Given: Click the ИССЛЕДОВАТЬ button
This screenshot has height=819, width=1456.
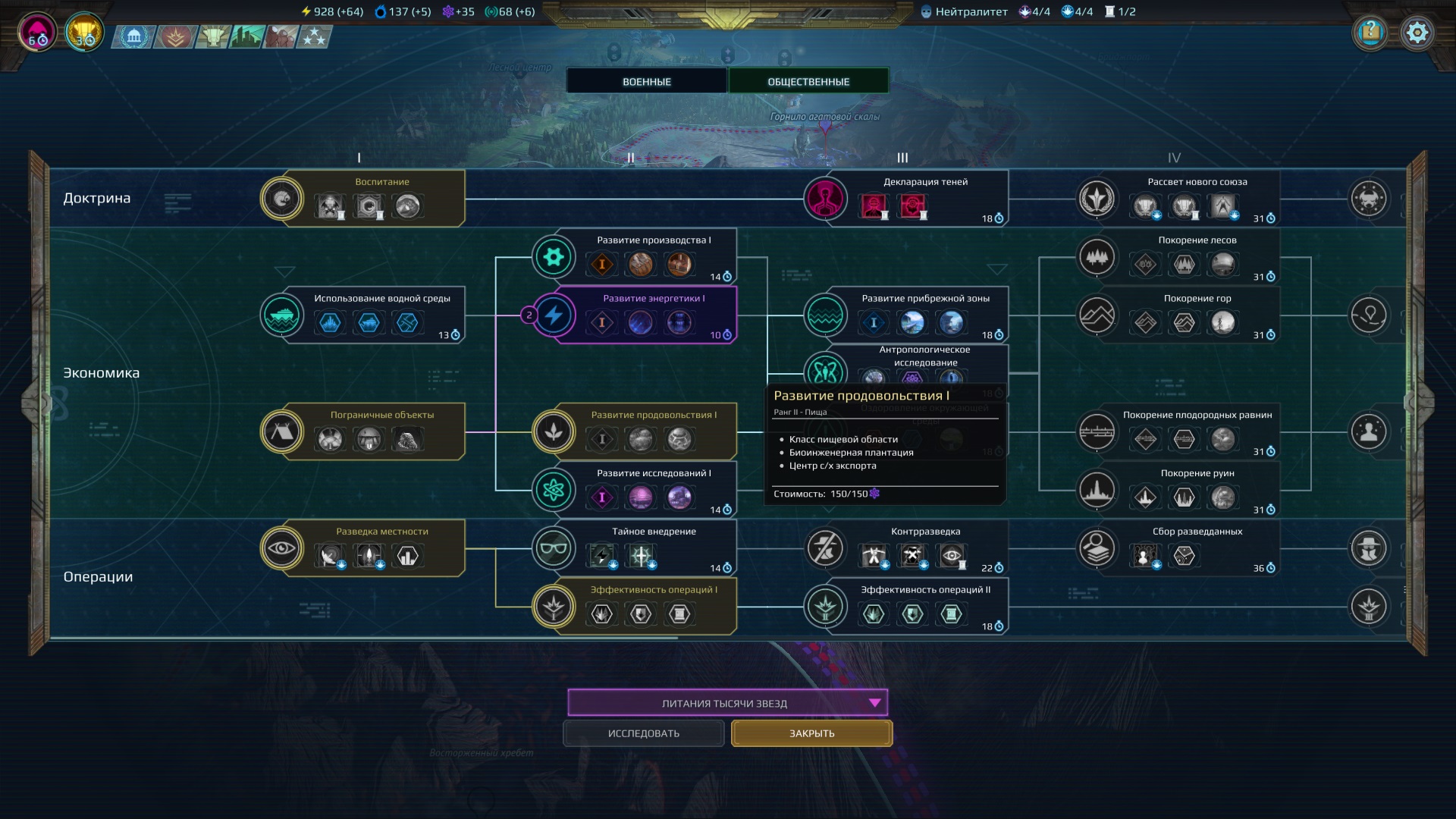Looking at the screenshot, I should tap(644, 733).
